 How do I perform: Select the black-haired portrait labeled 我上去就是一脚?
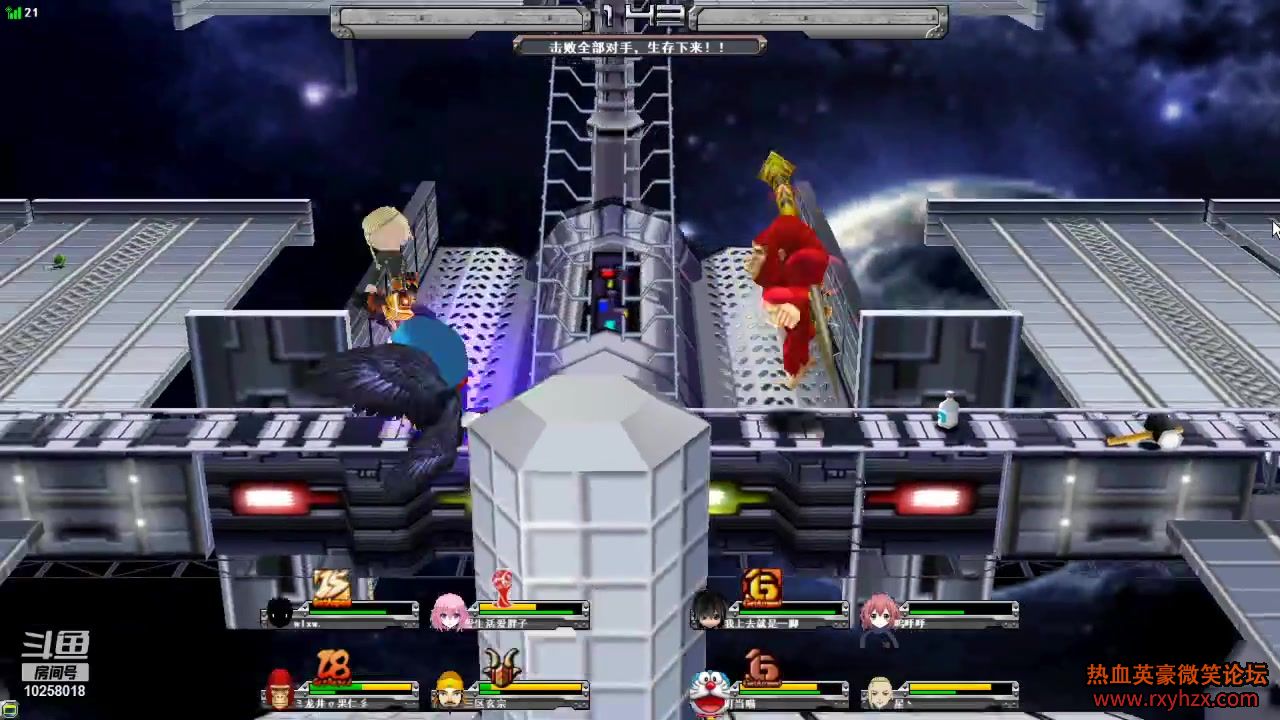(708, 611)
